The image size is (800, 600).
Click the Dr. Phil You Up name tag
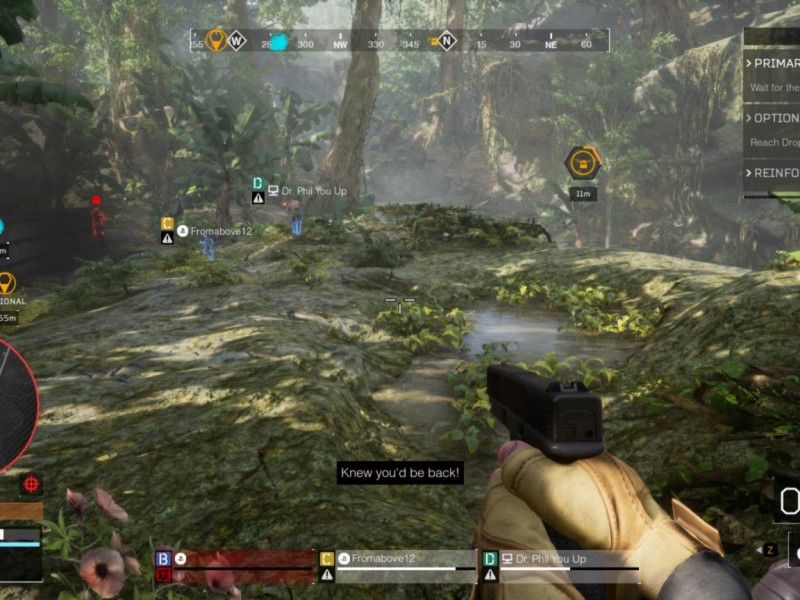(x=307, y=190)
